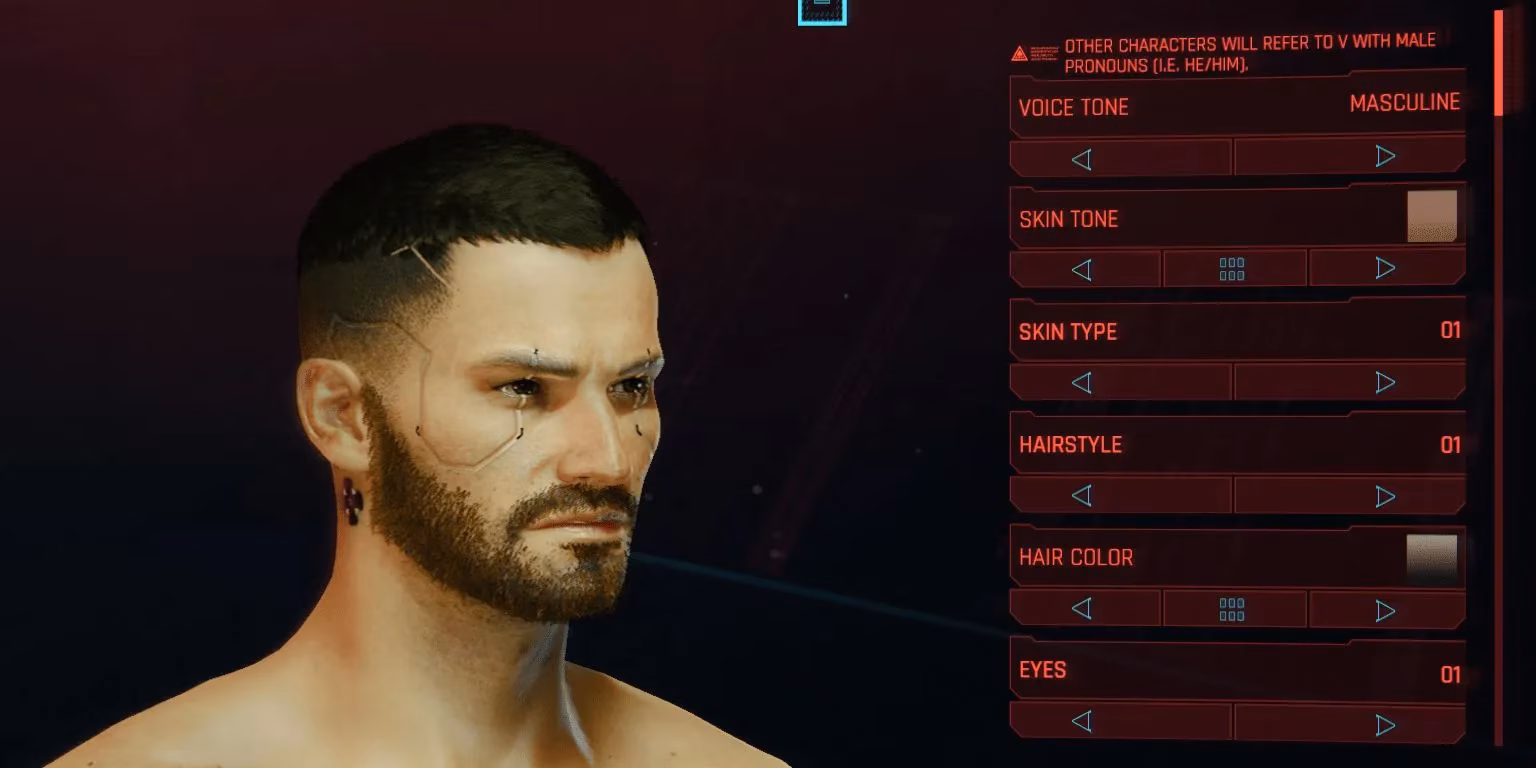Cycle forward to the next hair color
The image size is (1536, 768).
[x=1386, y=608]
